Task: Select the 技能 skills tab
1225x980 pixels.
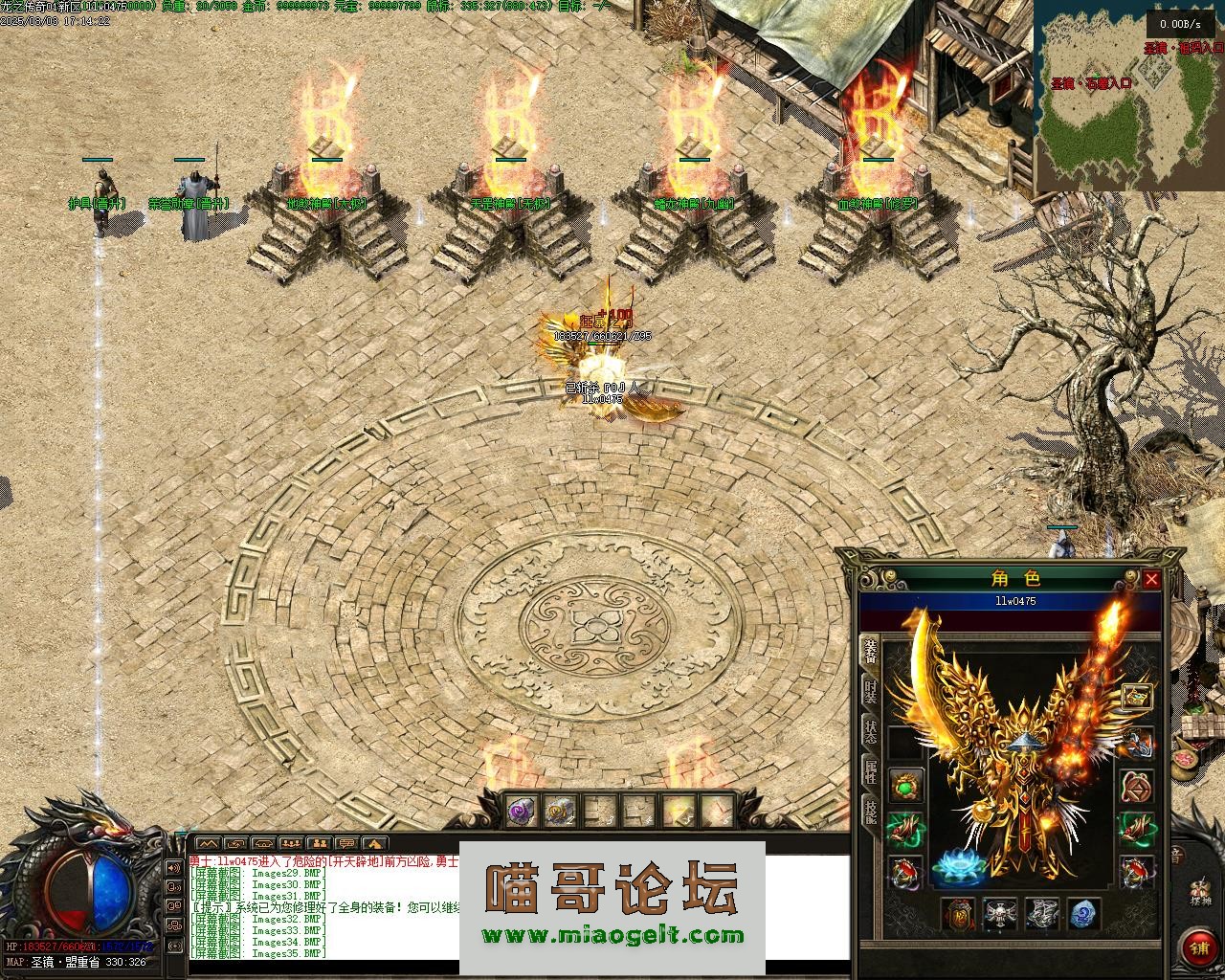Action: pyautogui.click(x=870, y=812)
